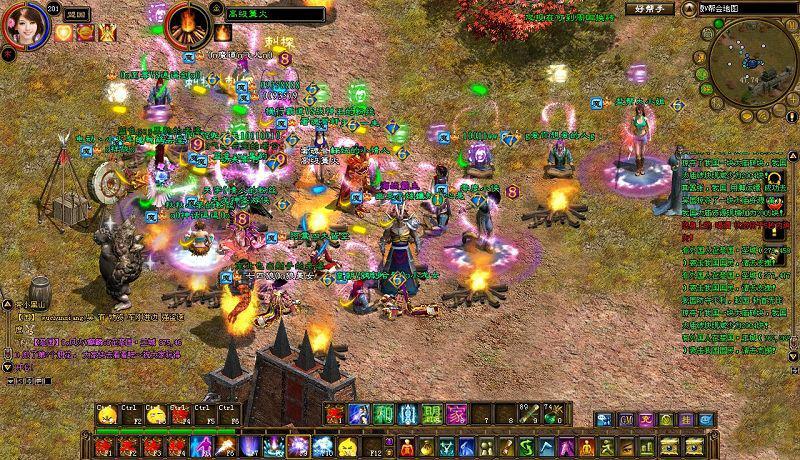Activate the F6 orange slash skill
Screen dimensions: 800x460
pos(227,446)
